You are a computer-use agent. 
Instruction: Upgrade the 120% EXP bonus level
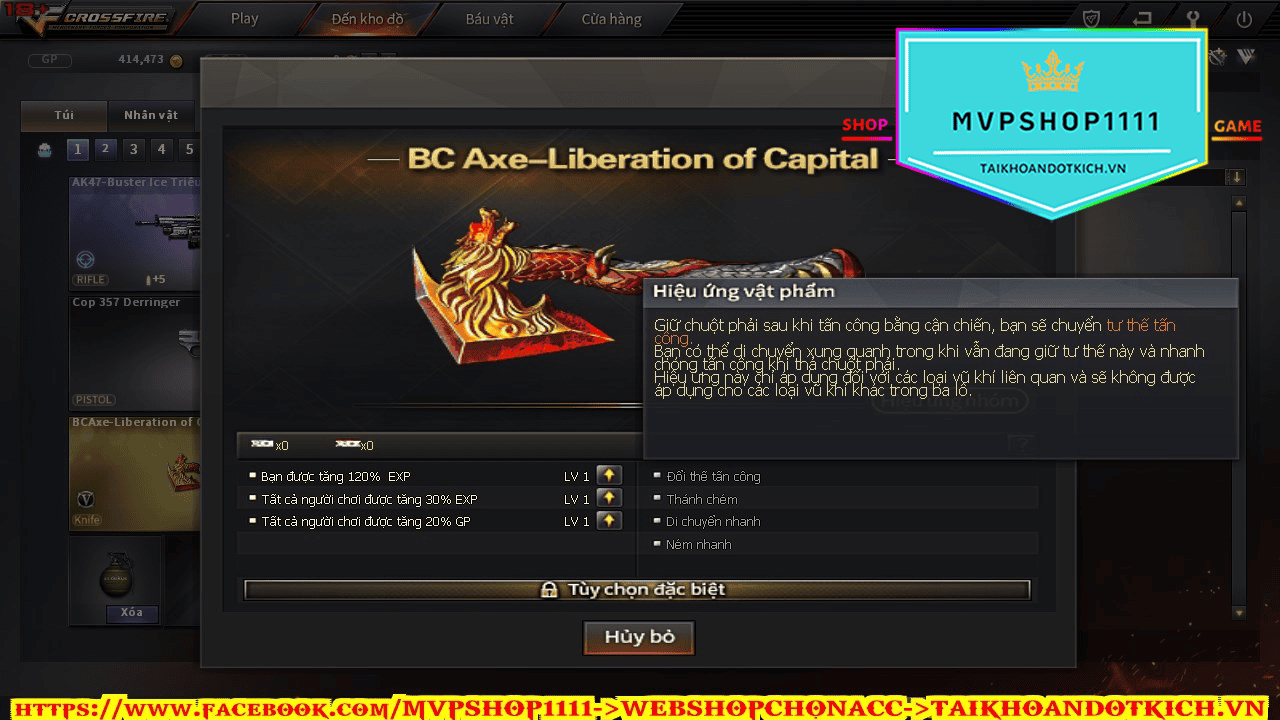click(x=608, y=475)
